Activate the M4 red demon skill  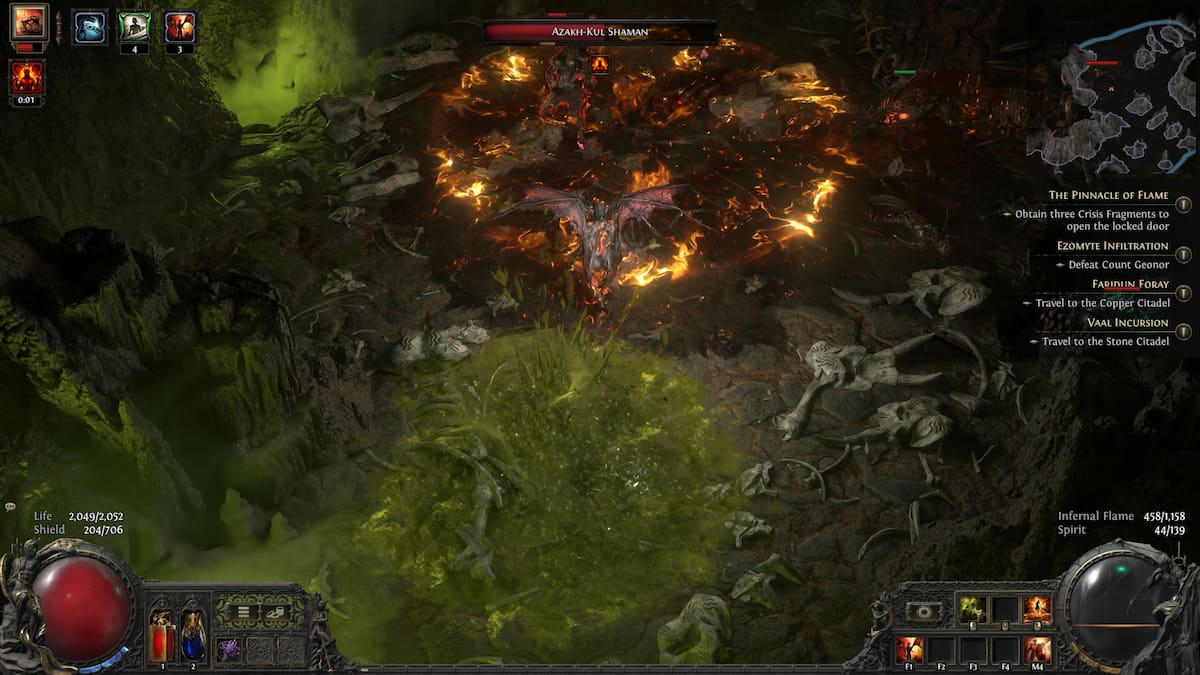click(1038, 649)
